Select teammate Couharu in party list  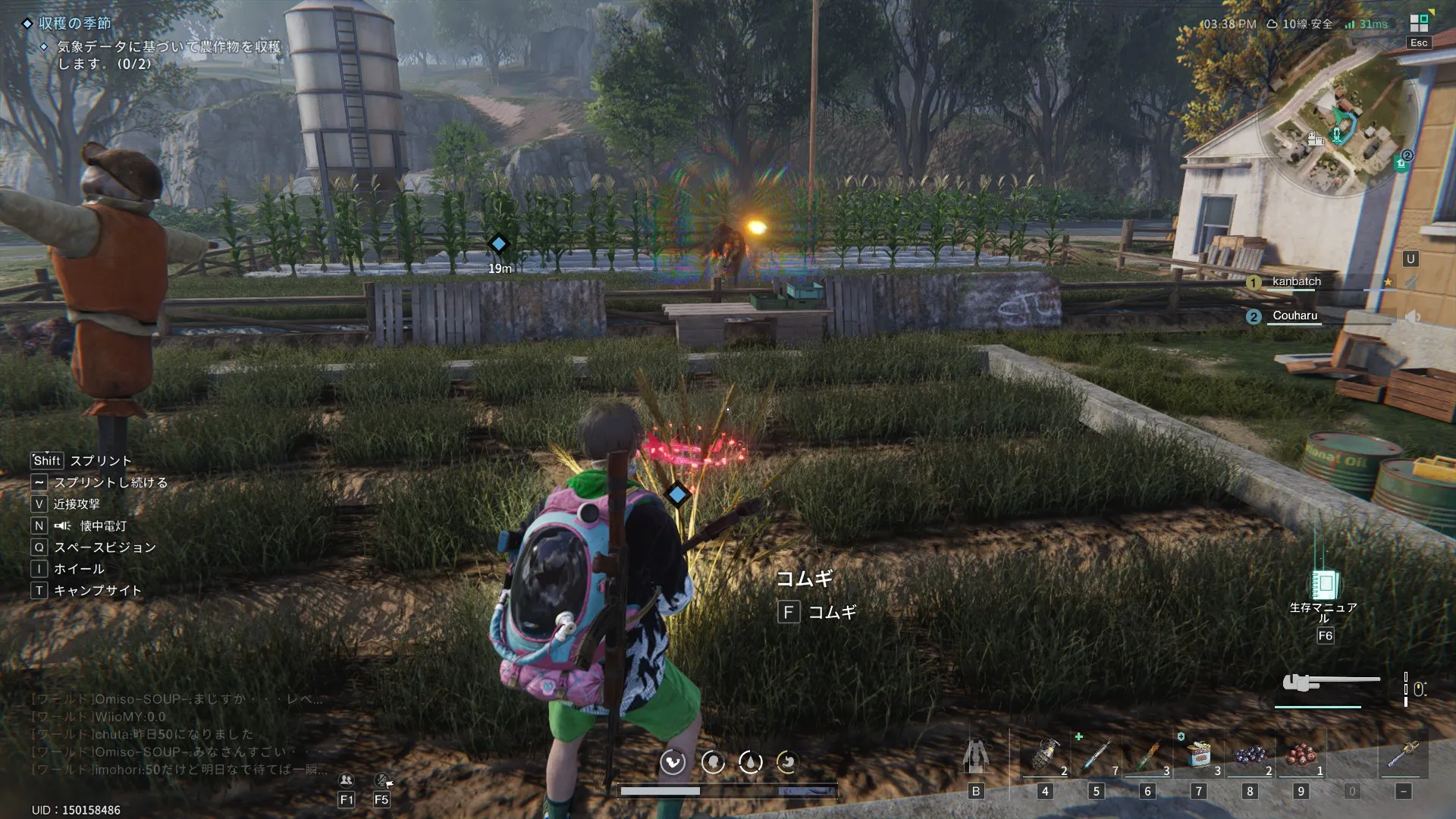click(1294, 315)
